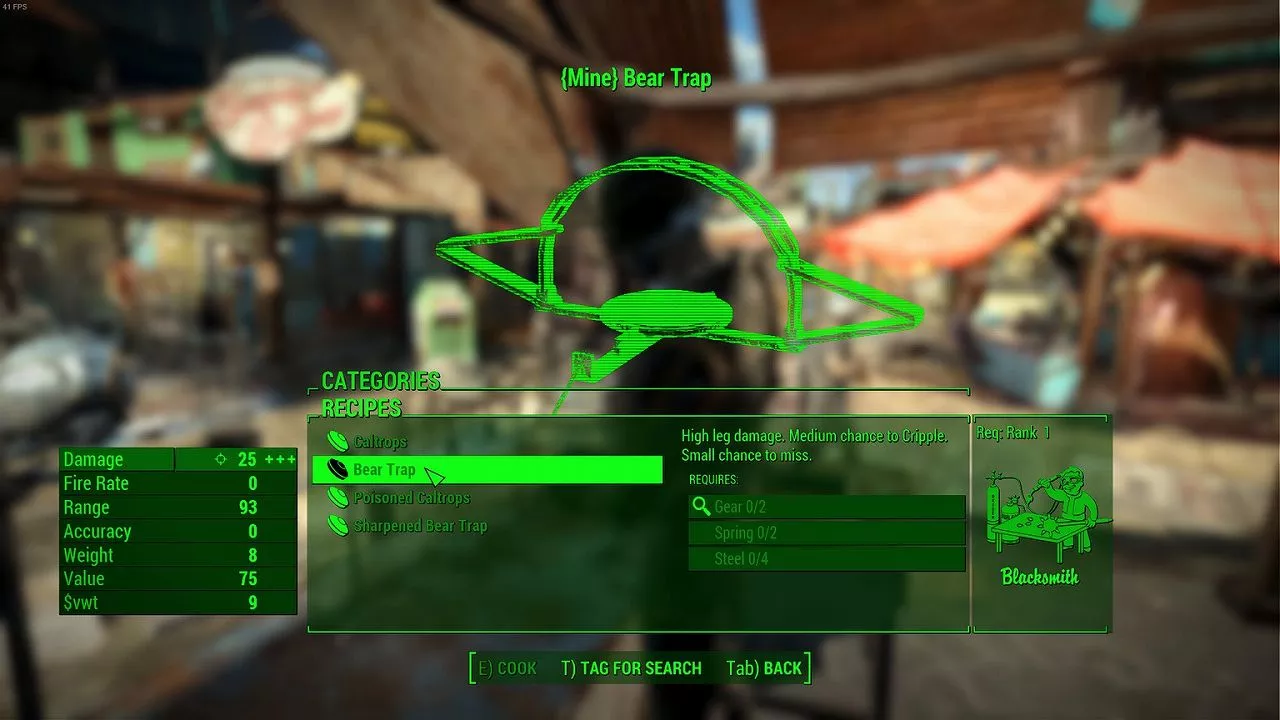Tag the Gear component for search
Screen dimensions: 1280x720
tap(826, 506)
